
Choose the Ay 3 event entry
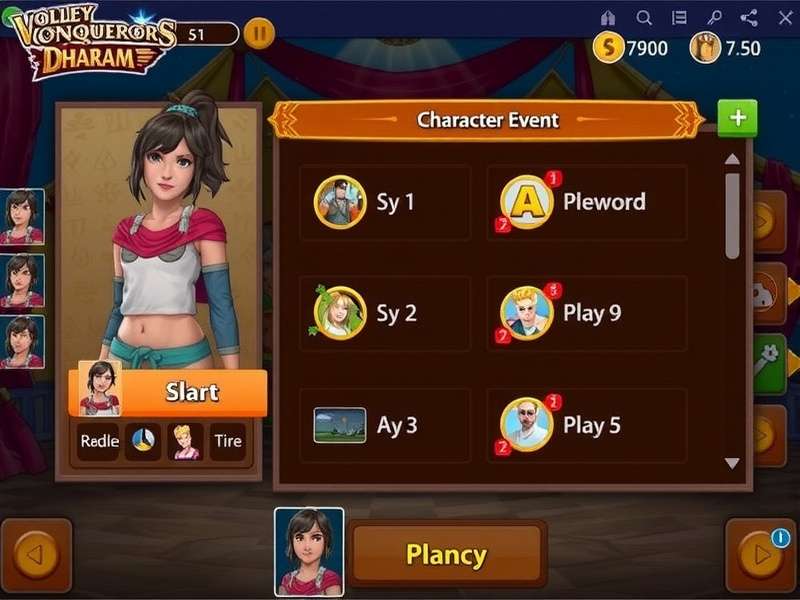pos(385,425)
